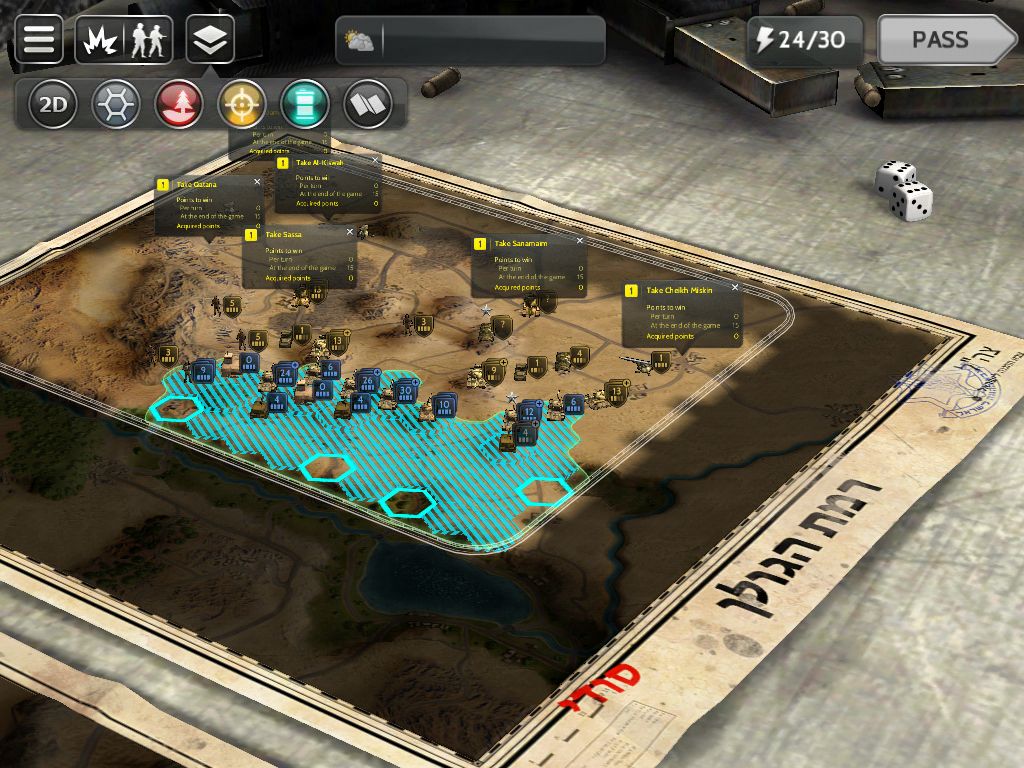The image size is (1024, 768).
Task: Close the Take Sanamaim objective popup
Action: (x=580, y=241)
